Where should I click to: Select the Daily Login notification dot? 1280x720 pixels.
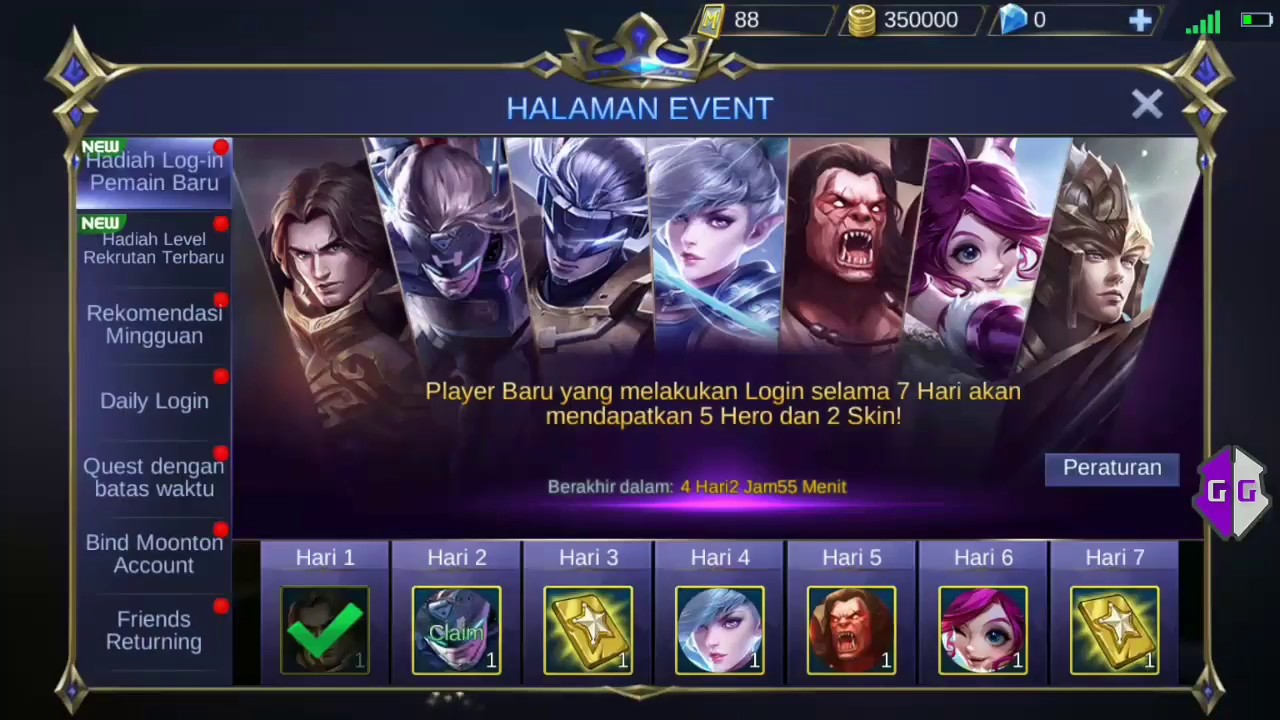pos(221,378)
